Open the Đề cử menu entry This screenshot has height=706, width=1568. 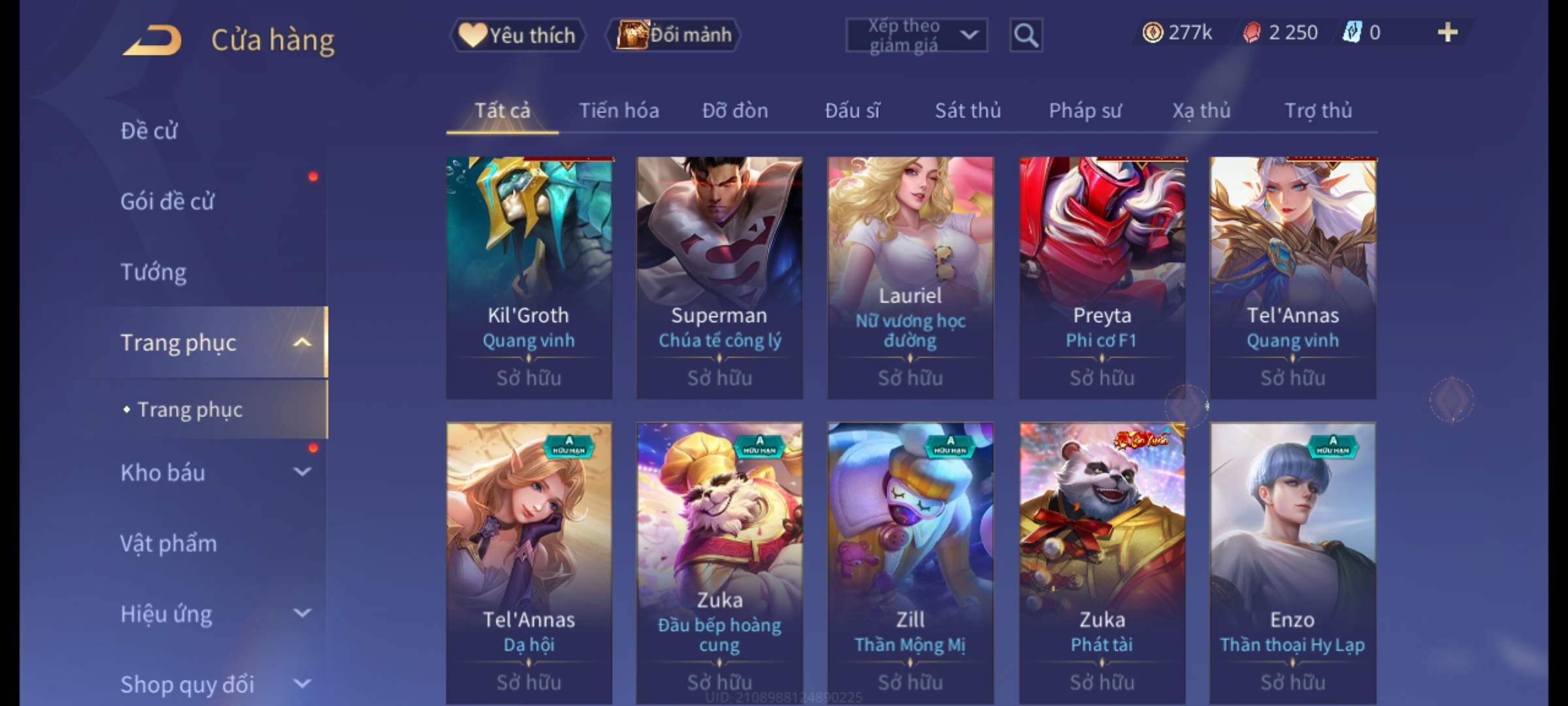coord(149,131)
